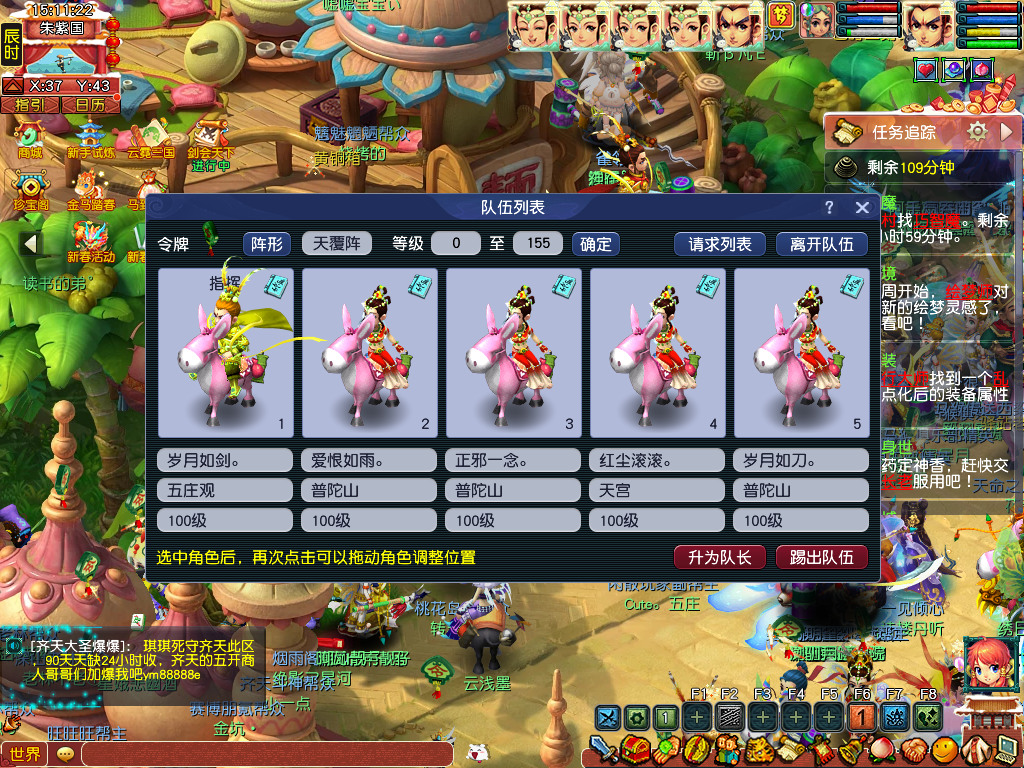Confirm the level range with 确定
1024x768 pixels.
(x=596, y=243)
